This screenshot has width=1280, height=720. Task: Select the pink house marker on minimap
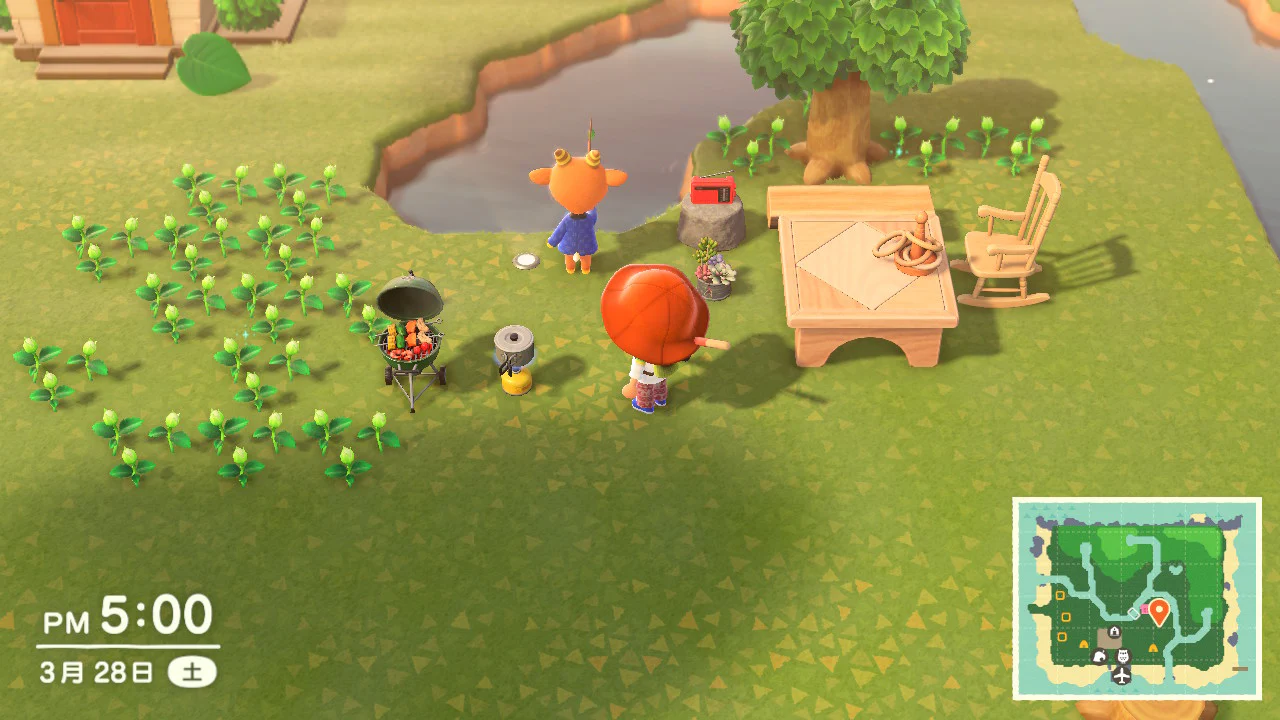click(1145, 609)
